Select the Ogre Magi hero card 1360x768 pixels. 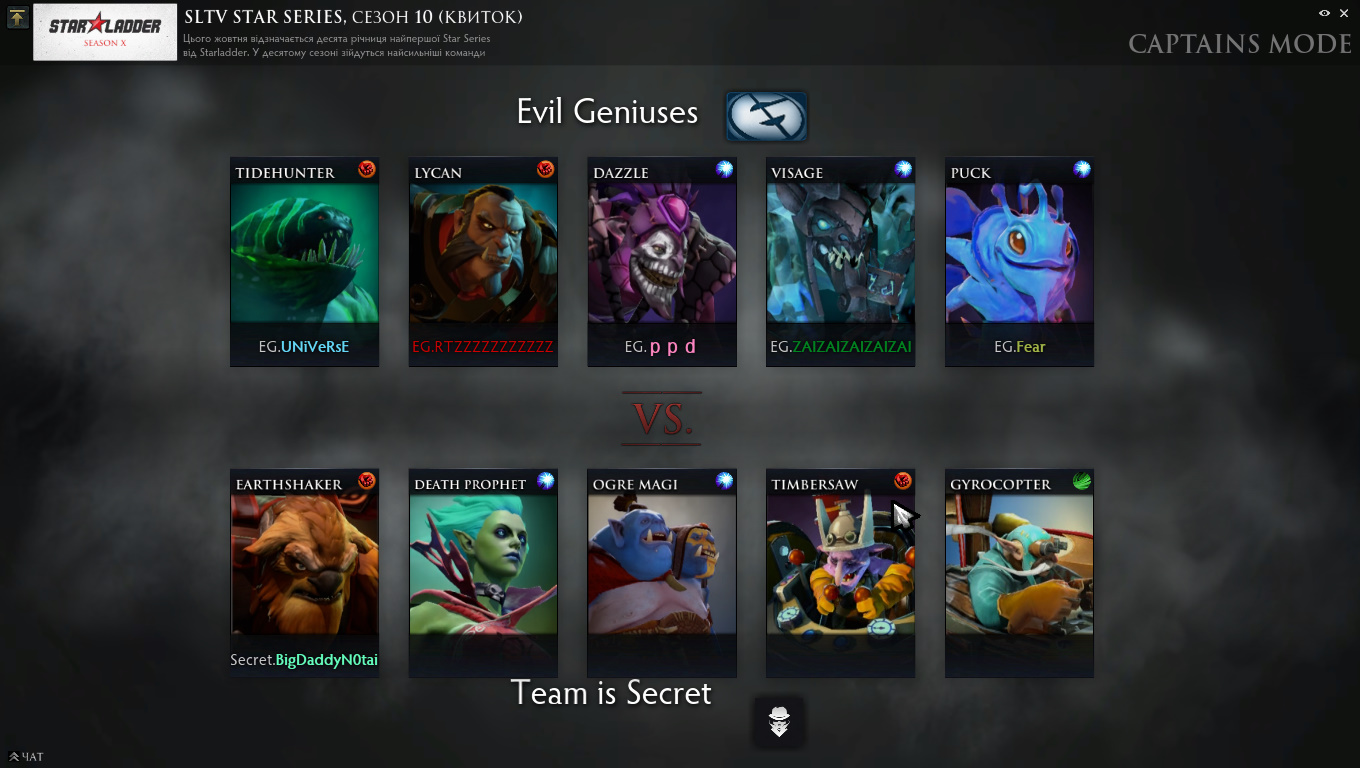(662, 573)
